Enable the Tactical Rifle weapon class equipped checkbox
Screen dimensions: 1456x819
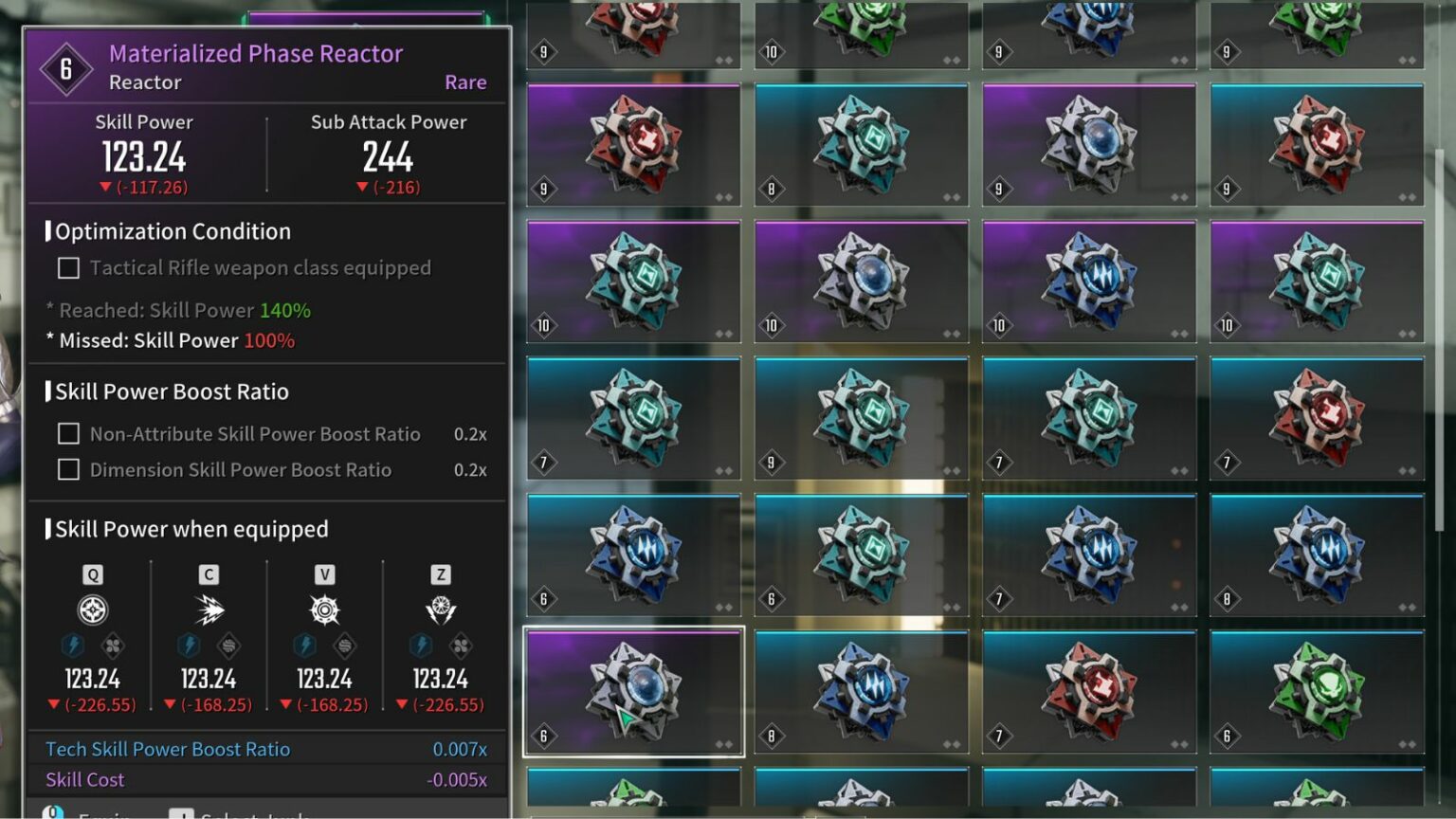(67, 267)
